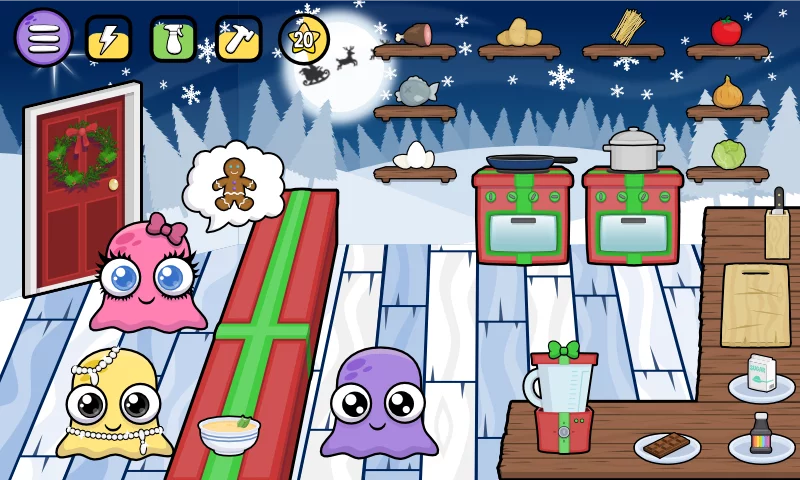Screen dimensions: 800x480
Task: Activate the blender with green bow
Action: click(x=562, y=396)
